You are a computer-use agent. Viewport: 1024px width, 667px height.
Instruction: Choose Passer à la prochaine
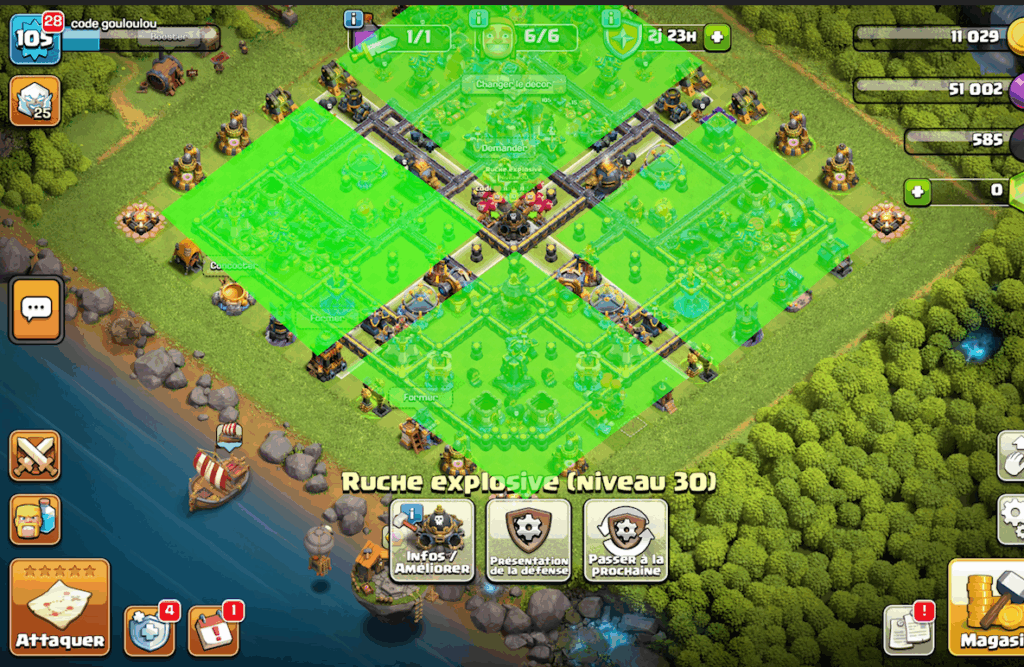click(x=626, y=540)
